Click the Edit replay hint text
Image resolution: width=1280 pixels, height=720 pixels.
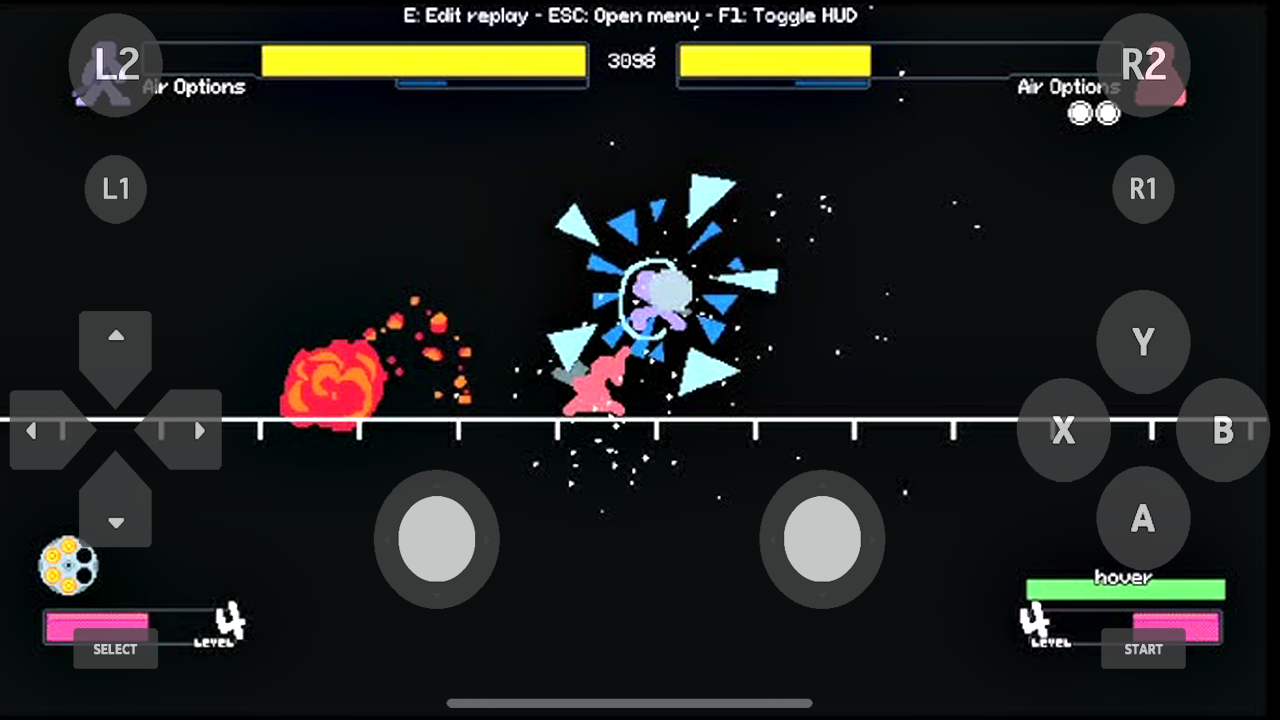[466, 15]
